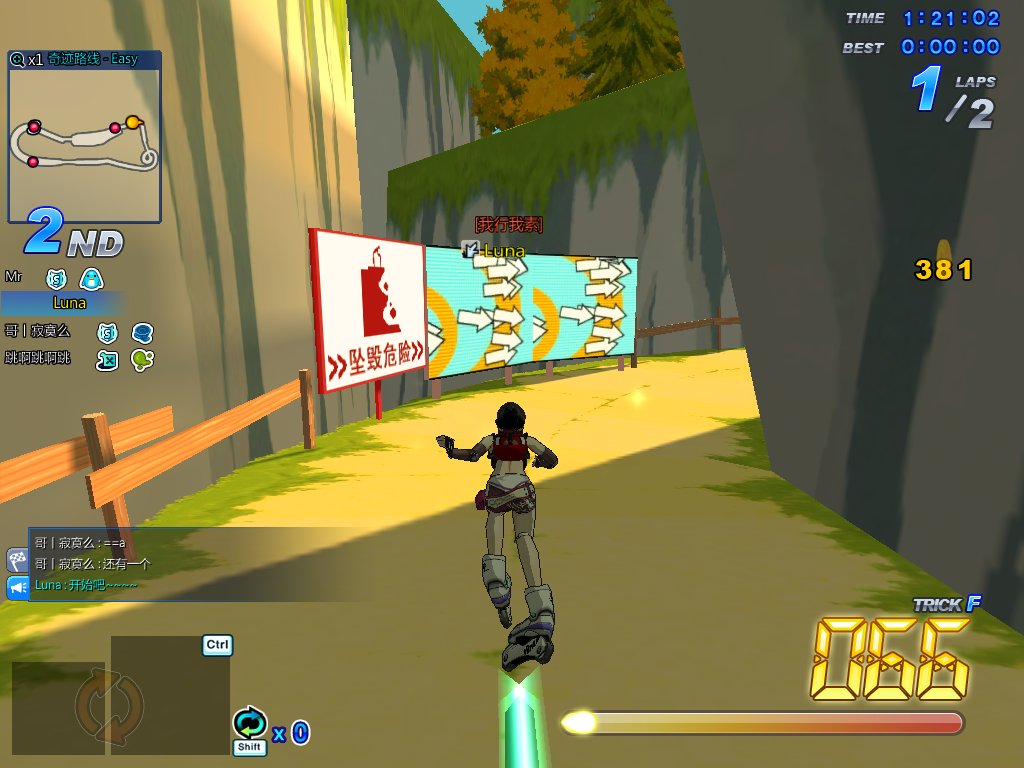Select player Mr in ranking list
The width and height of the screenshot is (1024, 768).
click(14, 276)
